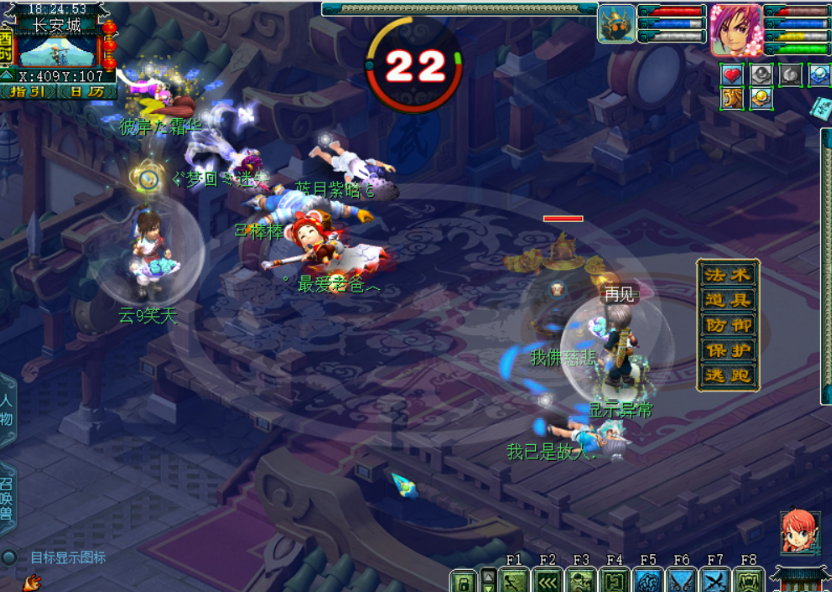Activate the F2 triple-arrow hotbar slot
832x592 pixels.
pyautogui.click(x=548, y=581)
